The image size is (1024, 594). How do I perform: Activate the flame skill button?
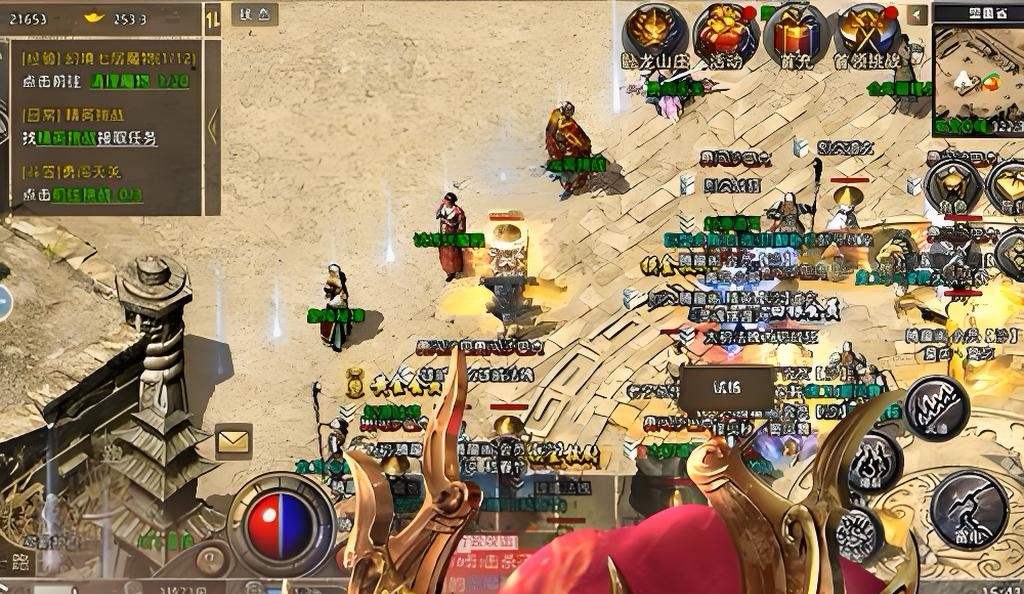[875, 461]
